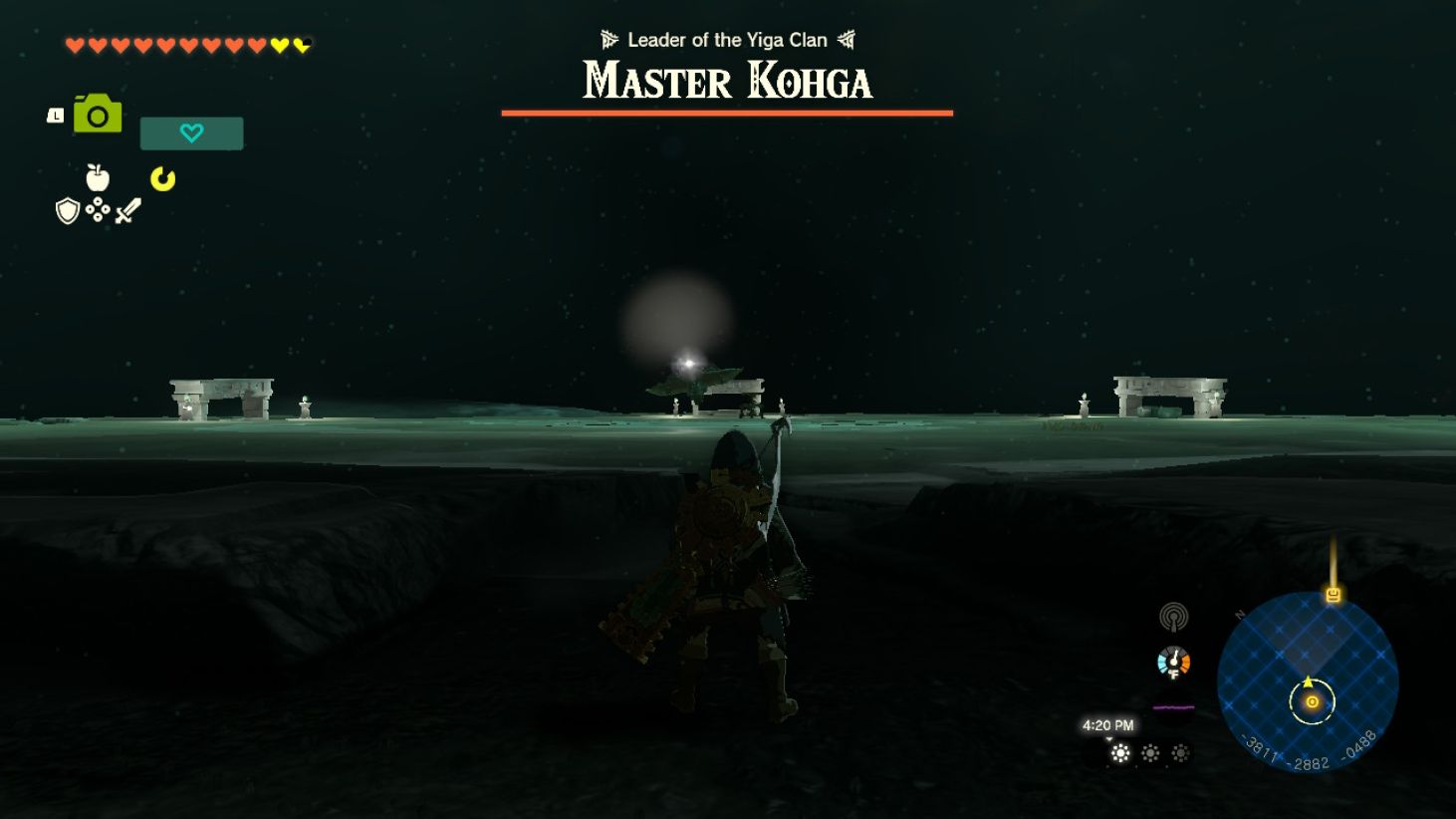Viewport: 1456px width, 819px height.
Task: Open the noise detection indicator
Action: click(x=1175, y=618)
